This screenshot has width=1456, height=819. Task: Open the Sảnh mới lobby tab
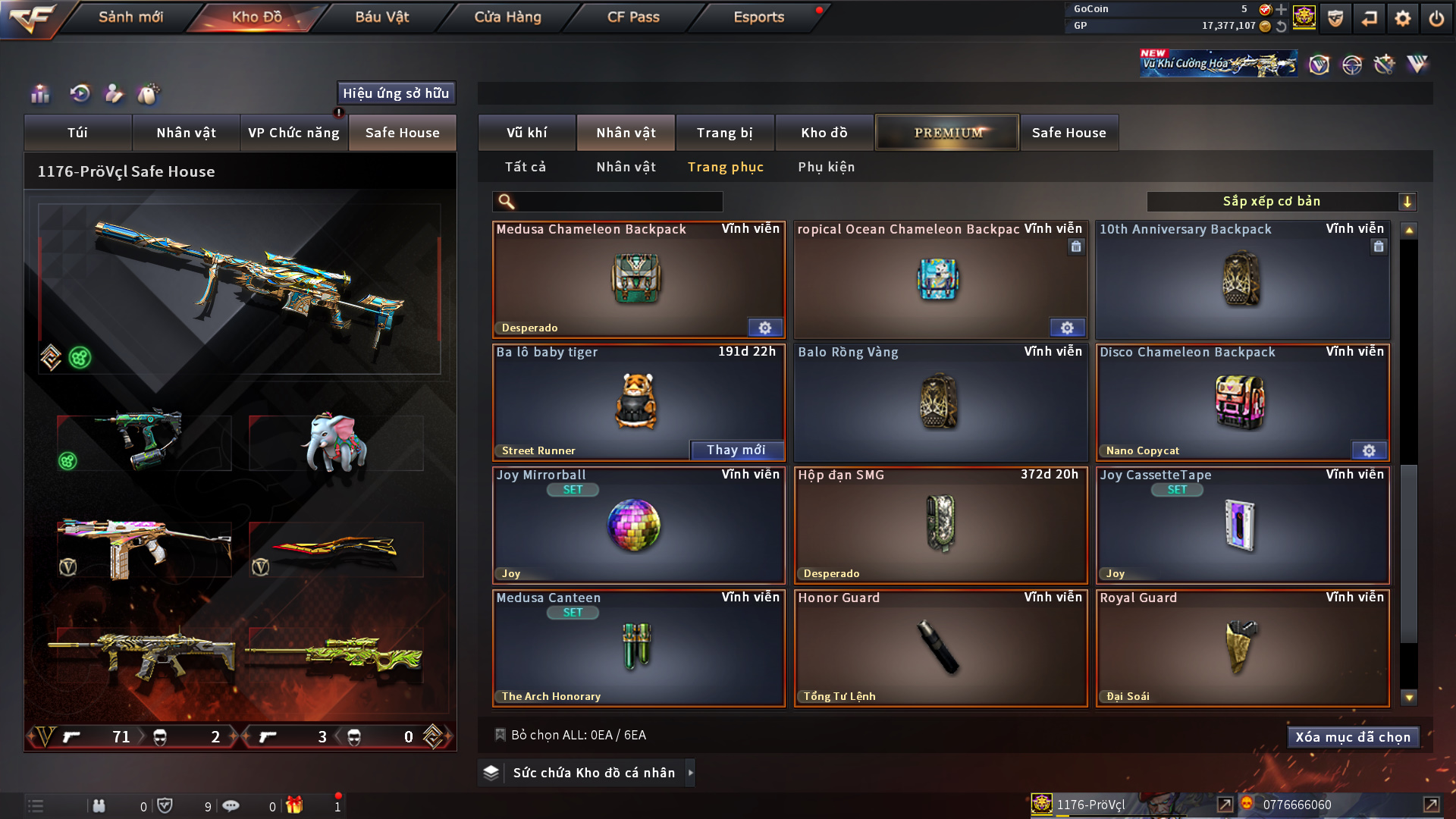click(130, 17)
